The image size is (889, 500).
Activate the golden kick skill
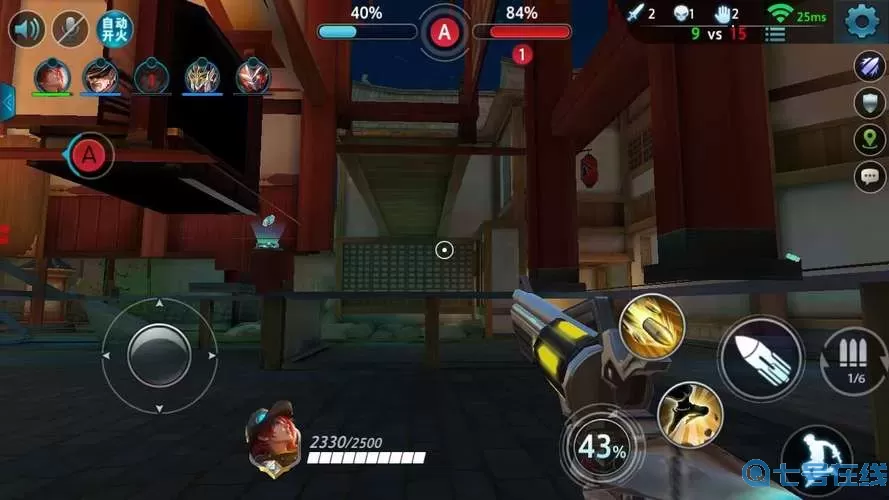[690, 414]
